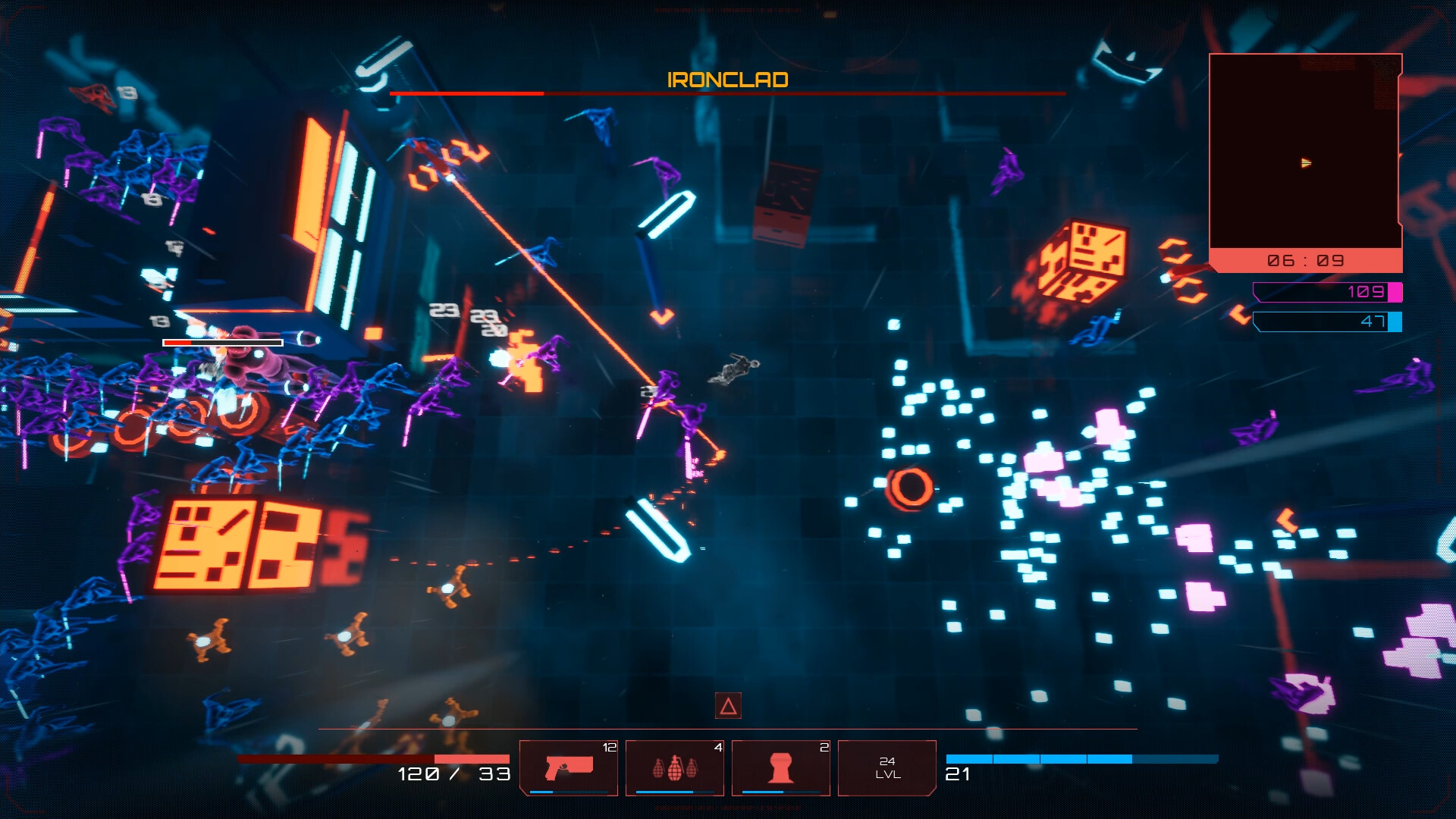Image resolution: width=1456 pixels, height=819 pixels.
Task: Click the red warning triangle above the weapon bar
Action: tap(727, 704)
